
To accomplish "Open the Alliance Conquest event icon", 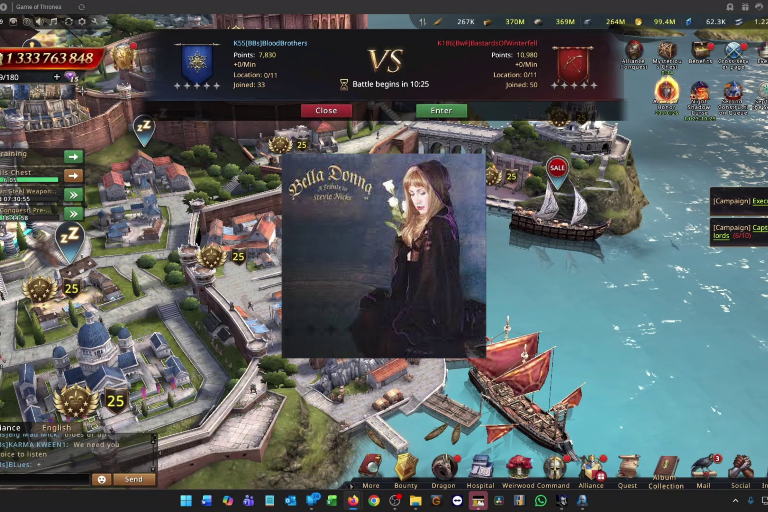I will (x=634, y=52).
